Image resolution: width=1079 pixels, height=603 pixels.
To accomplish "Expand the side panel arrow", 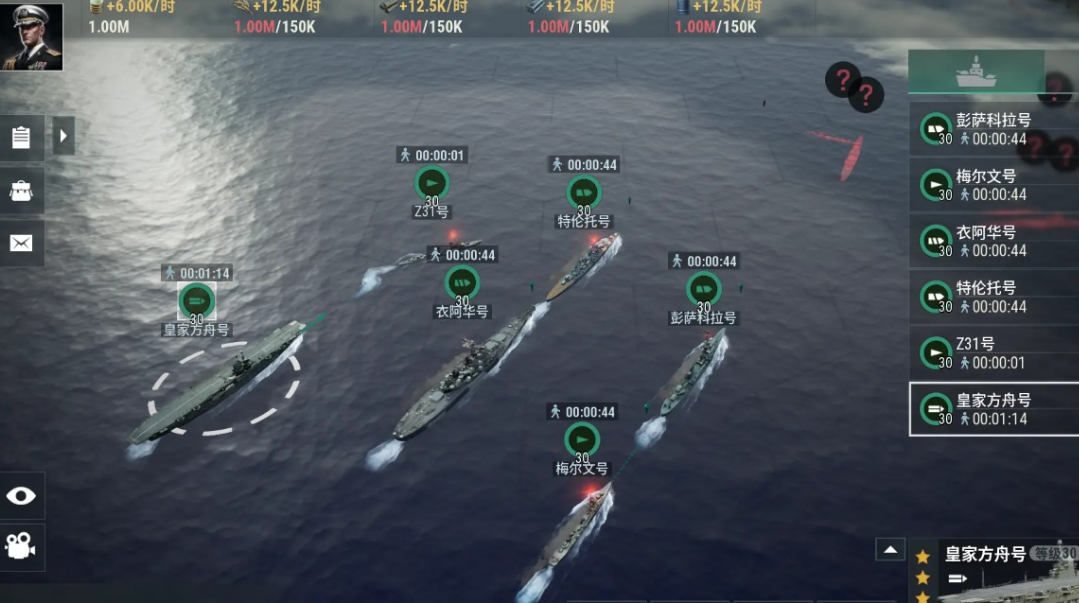I will (x=64, y=136).
